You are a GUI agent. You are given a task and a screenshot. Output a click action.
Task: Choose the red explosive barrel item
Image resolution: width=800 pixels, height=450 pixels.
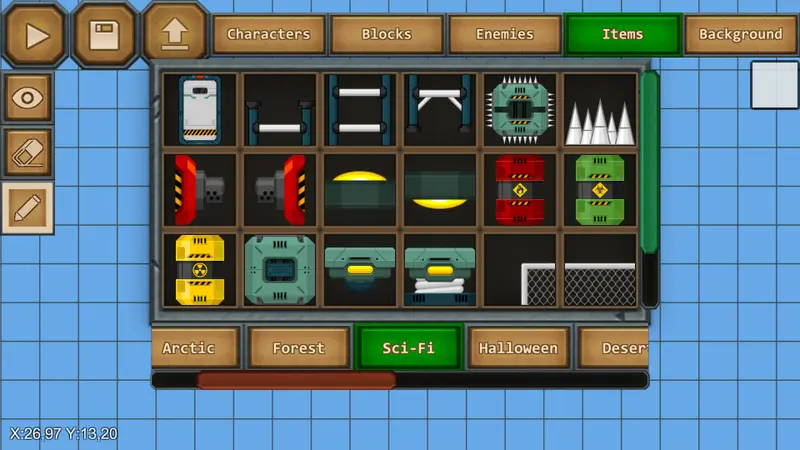520,190
